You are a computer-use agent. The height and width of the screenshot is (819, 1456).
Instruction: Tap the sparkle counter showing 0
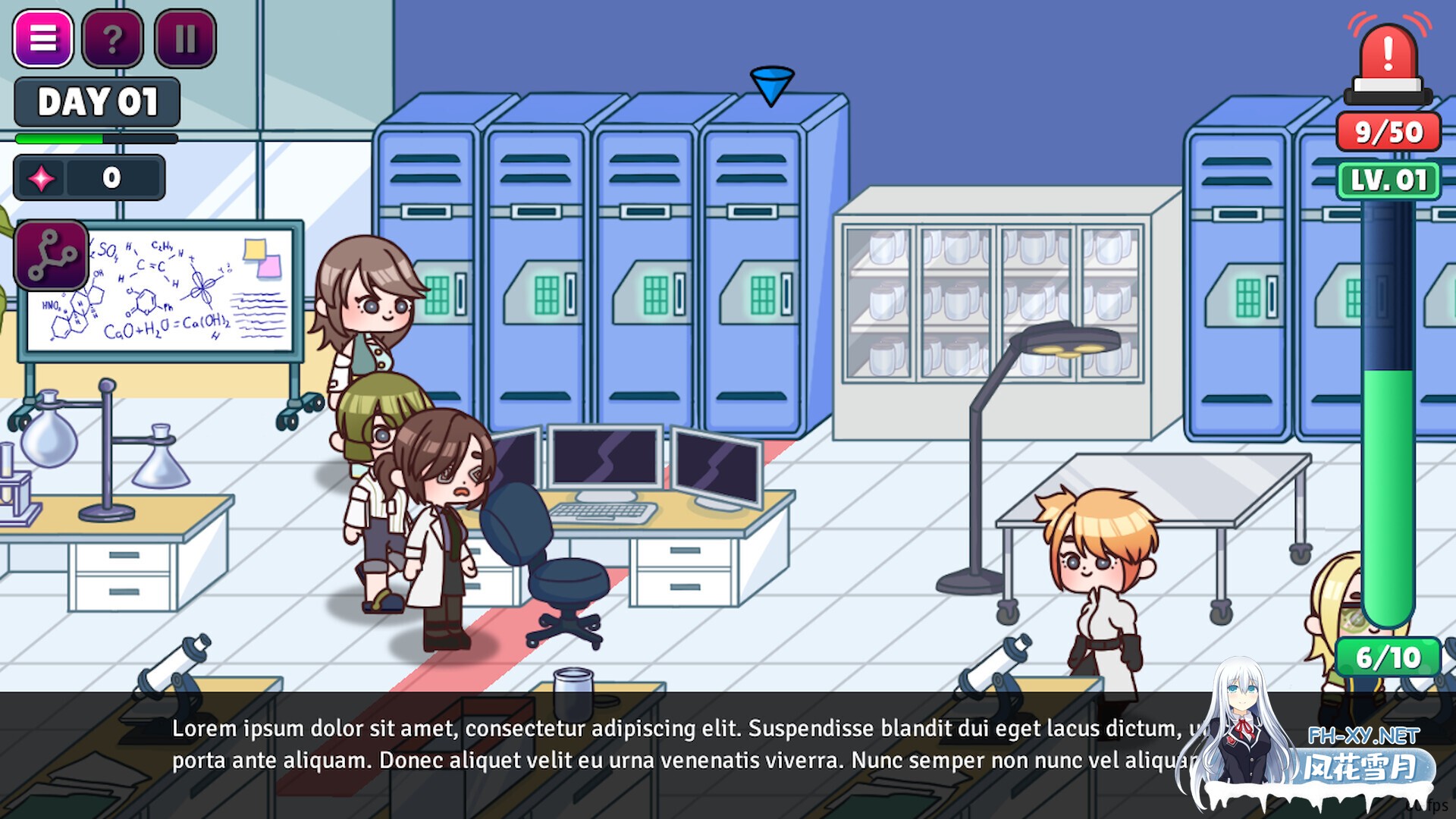point(112,176)
